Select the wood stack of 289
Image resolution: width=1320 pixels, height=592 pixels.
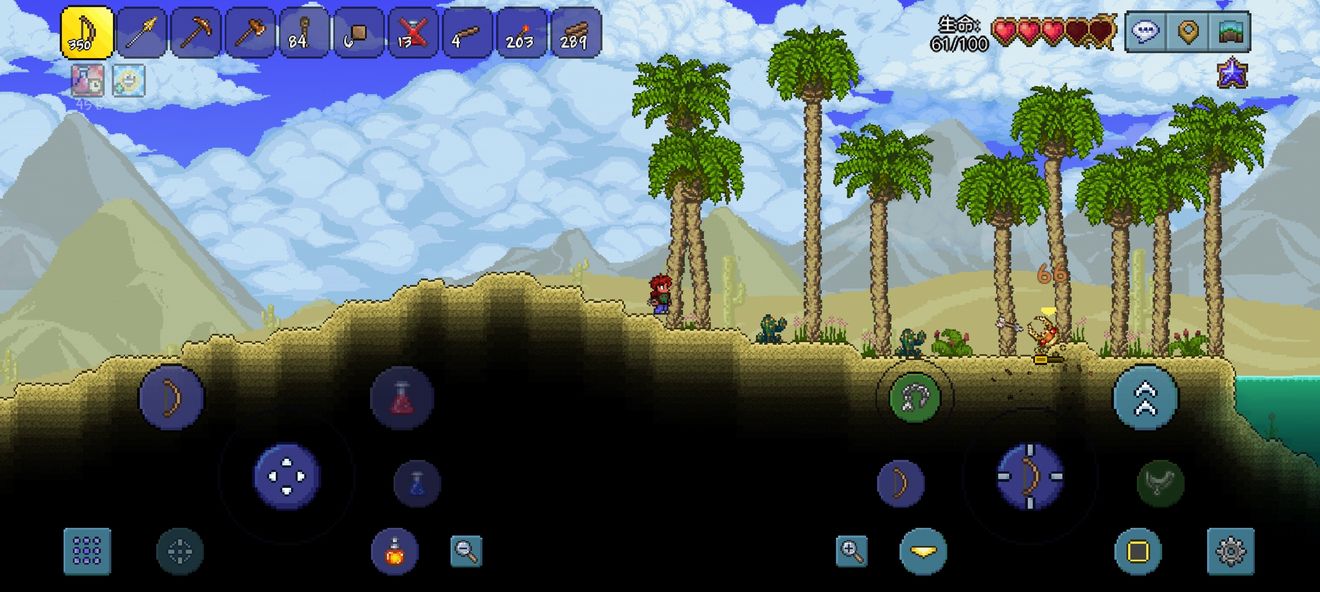pos(576,33)
